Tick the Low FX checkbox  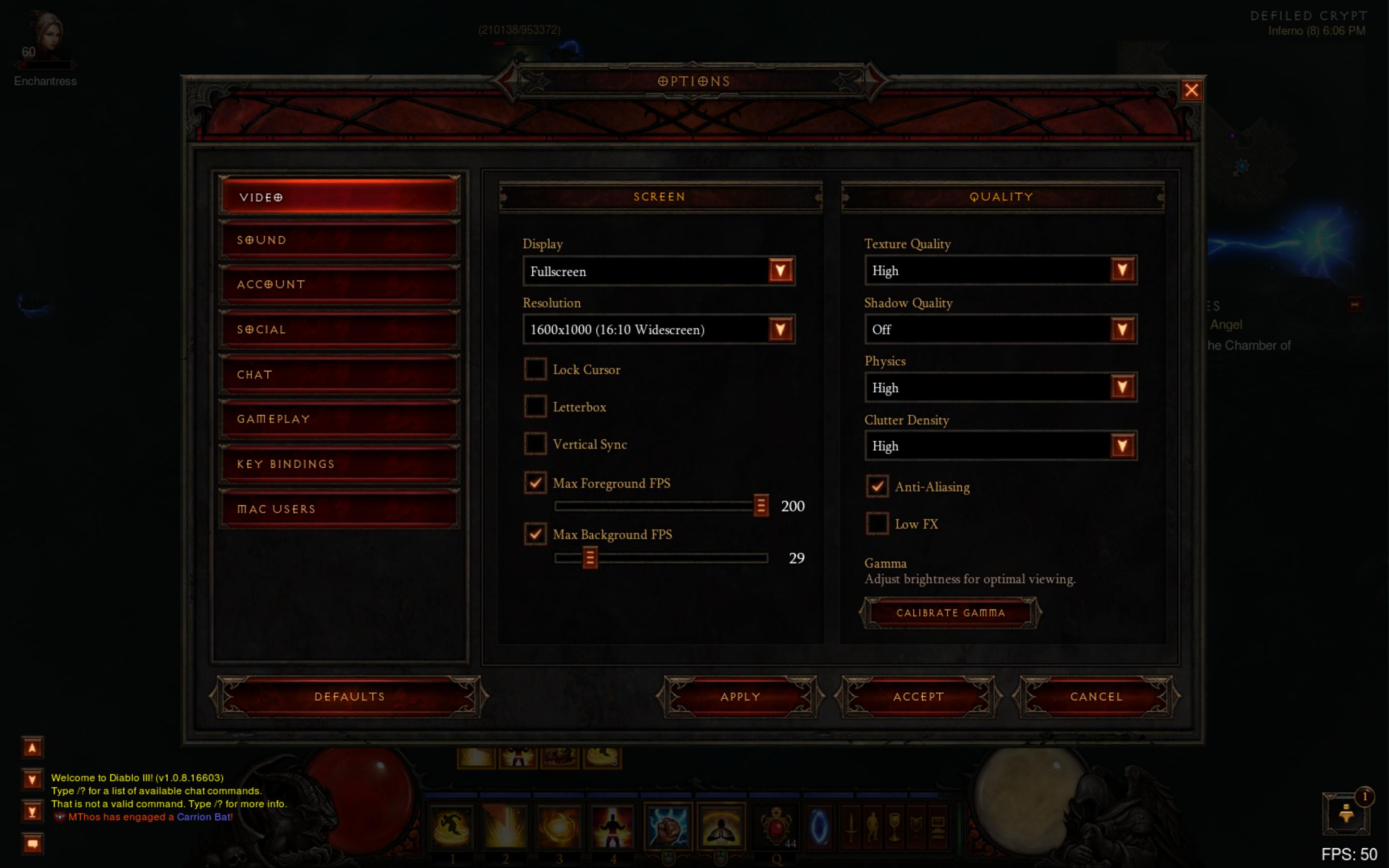coord(877,524)
